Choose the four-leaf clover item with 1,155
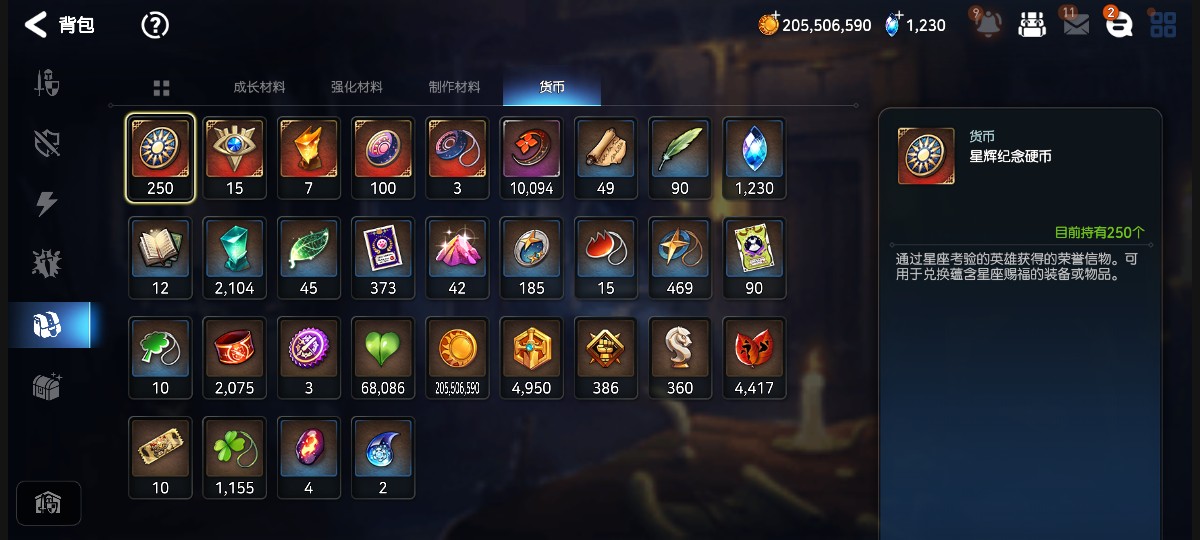1200x540 pixels. [x=235, y=458]
